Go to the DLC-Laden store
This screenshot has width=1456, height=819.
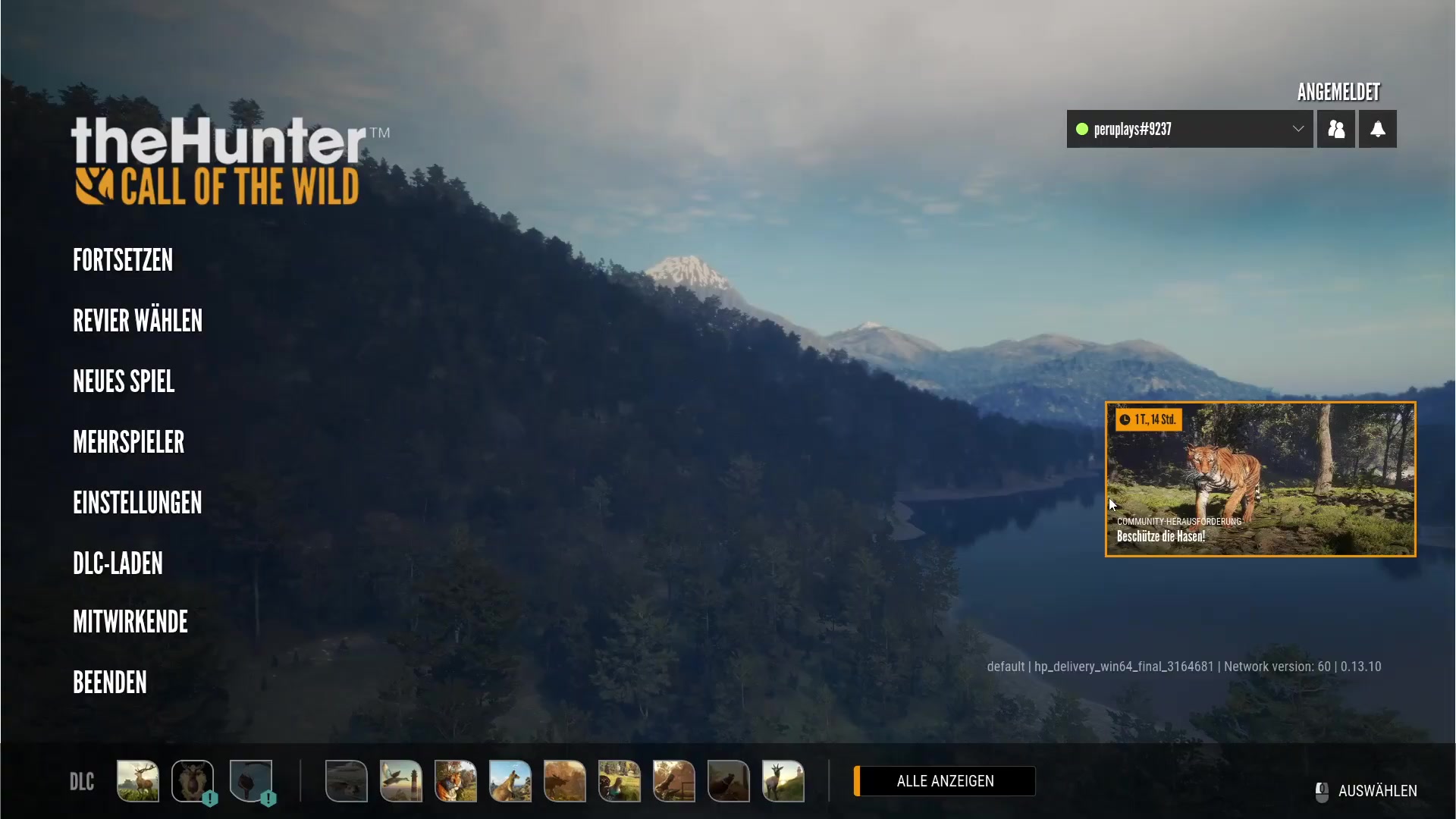[x=118, y=563]
